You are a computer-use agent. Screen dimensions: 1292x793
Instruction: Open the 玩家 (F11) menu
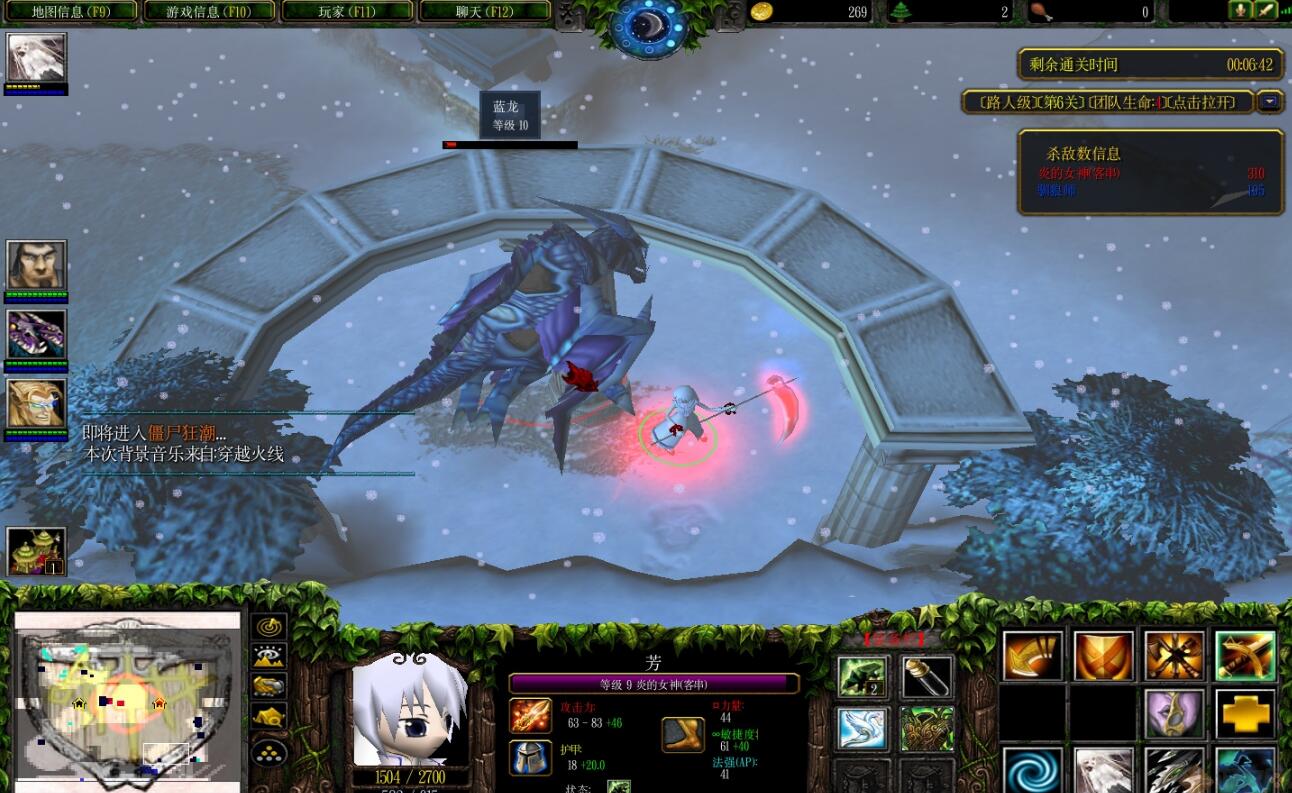pos(347,12)
